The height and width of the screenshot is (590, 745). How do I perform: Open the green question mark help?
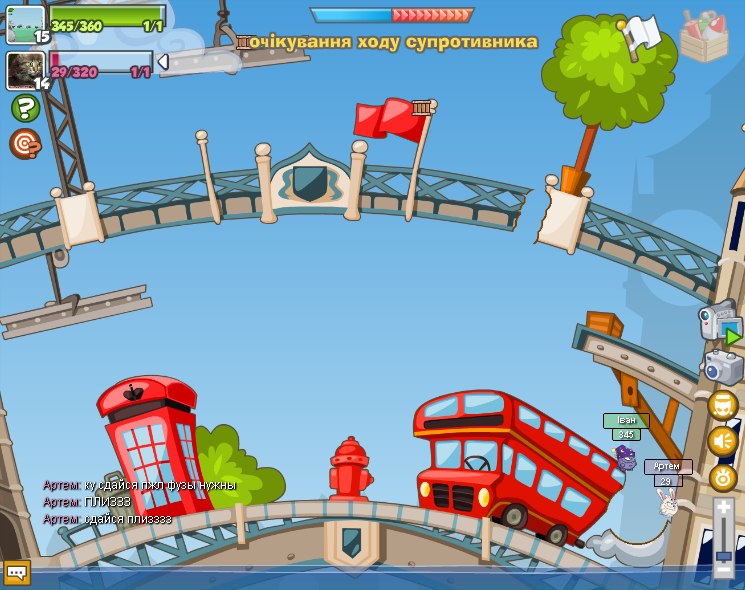pos(25,108)
